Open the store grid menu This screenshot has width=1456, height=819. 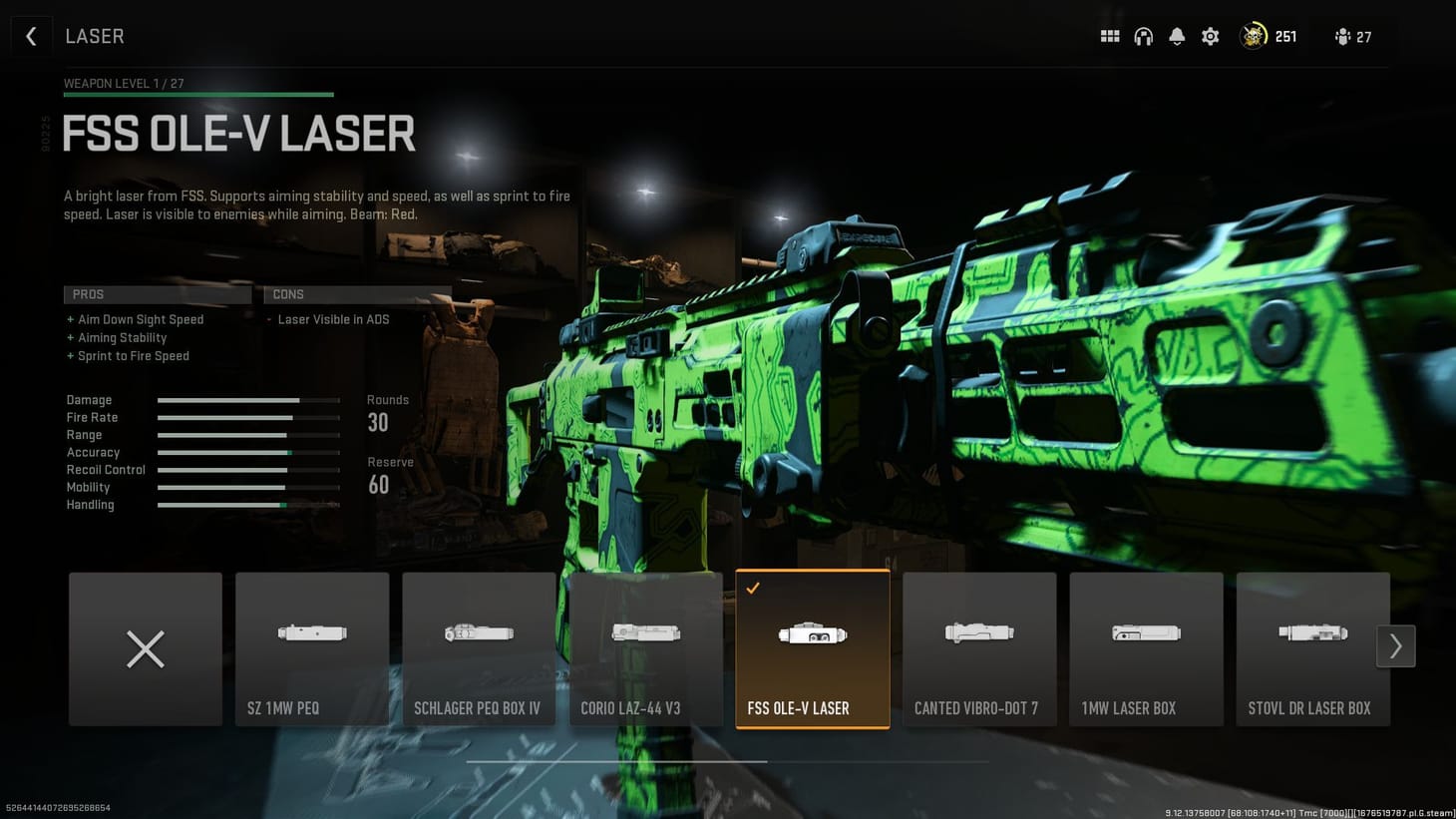(x=1109, y=36)
